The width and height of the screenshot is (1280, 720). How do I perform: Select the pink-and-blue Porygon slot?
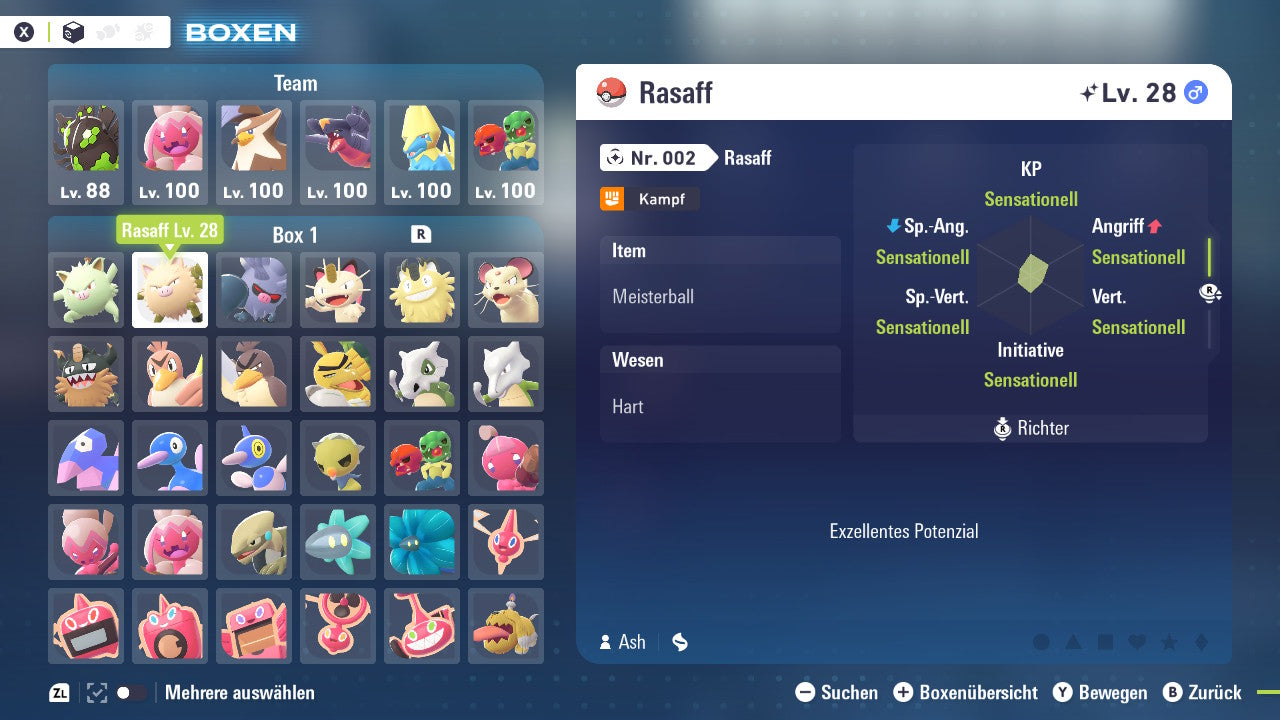[x=86, y=458]
